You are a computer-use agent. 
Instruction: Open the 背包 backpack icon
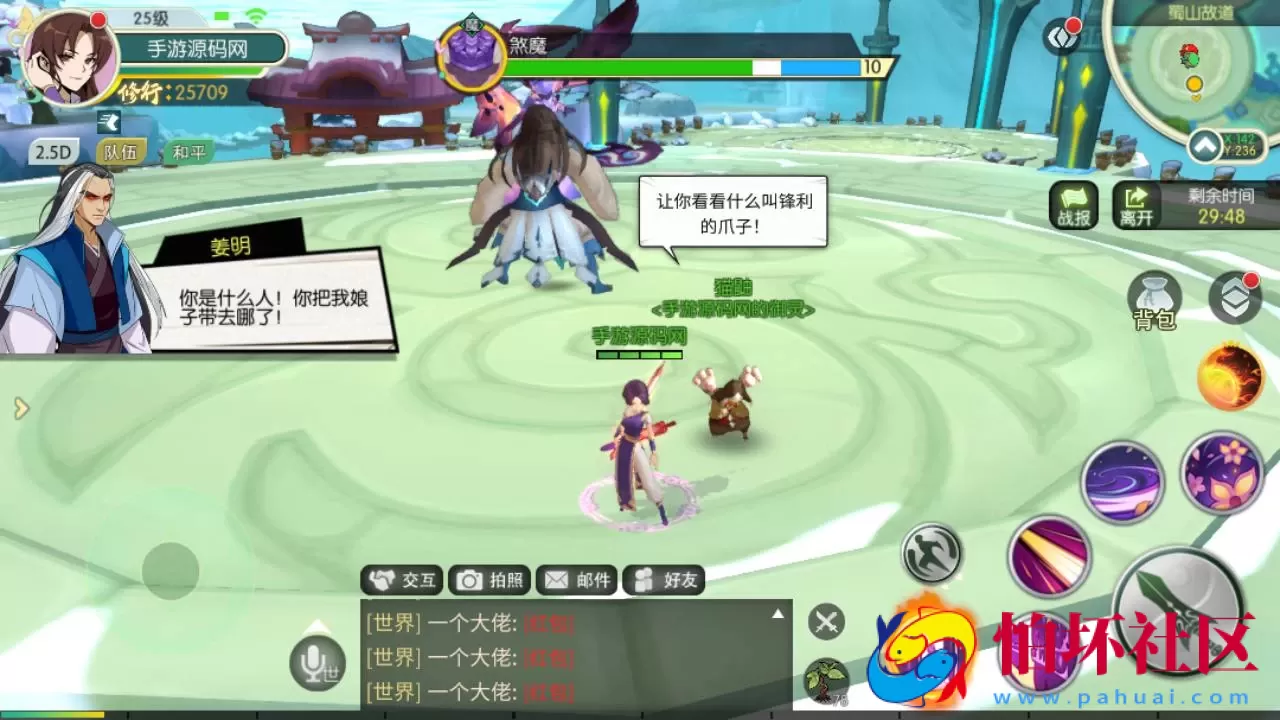point(1157,300)
